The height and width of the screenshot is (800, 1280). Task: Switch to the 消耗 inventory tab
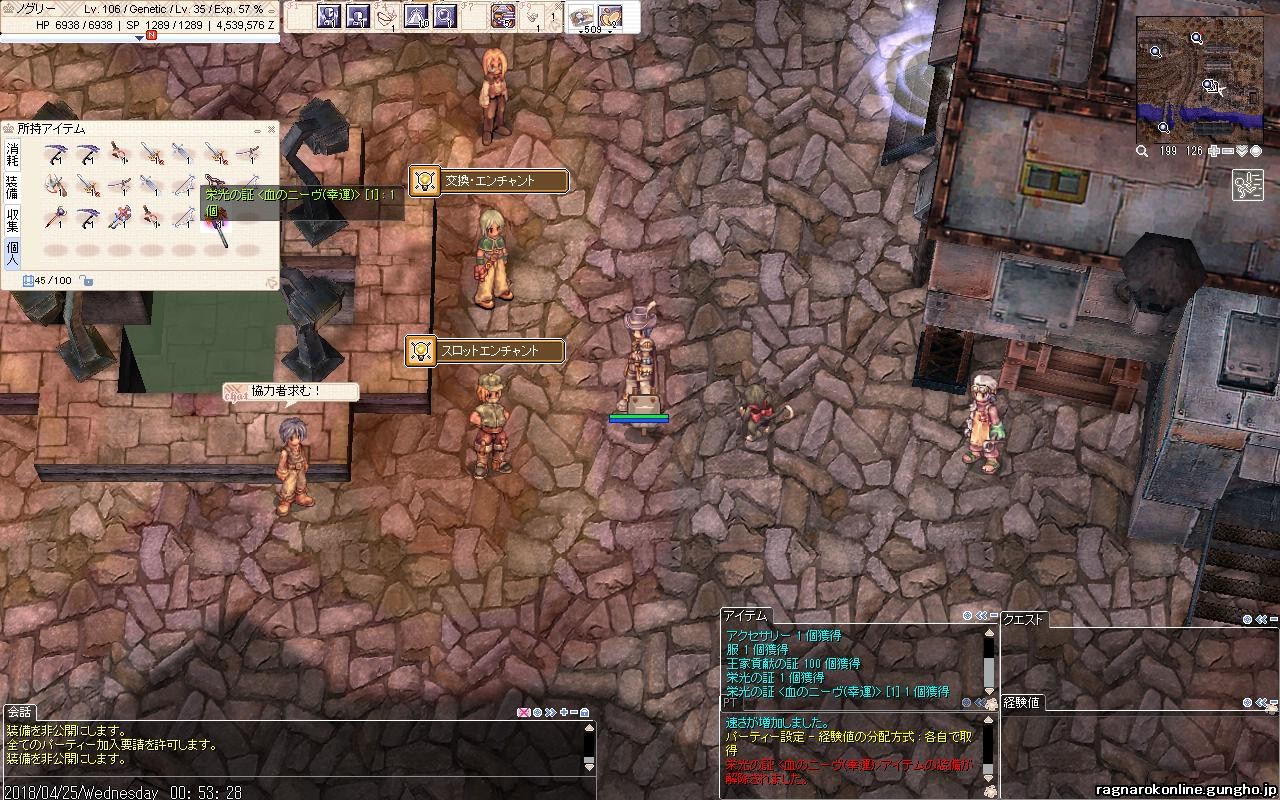(x=12, y=154)
